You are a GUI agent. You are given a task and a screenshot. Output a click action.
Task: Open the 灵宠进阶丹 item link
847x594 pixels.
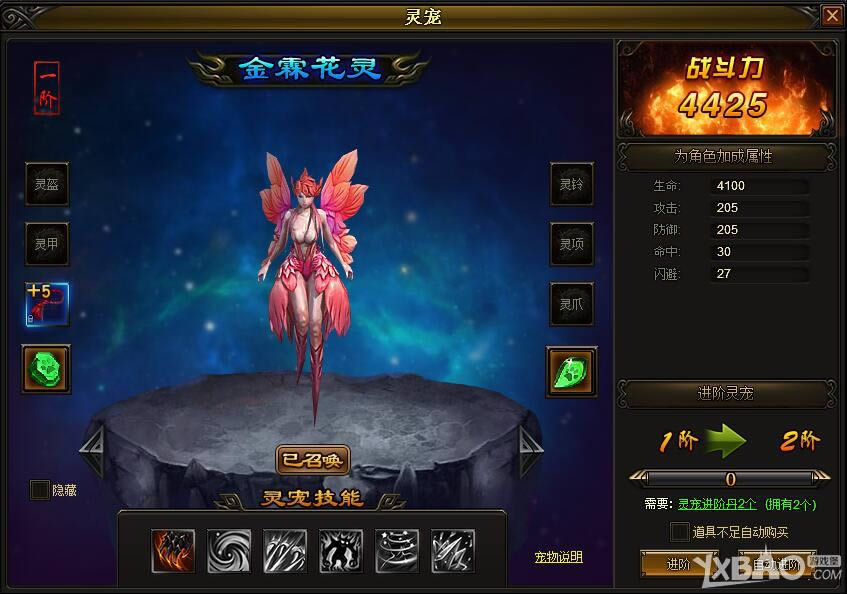717,504
